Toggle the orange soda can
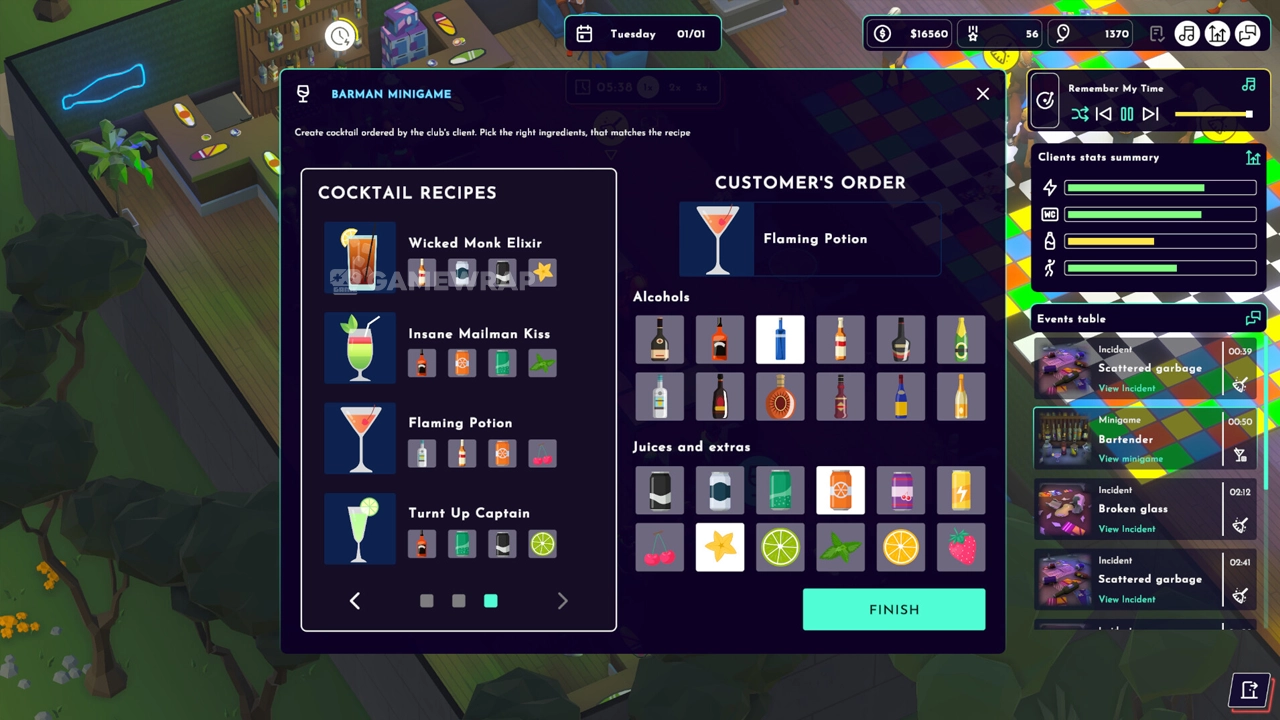 tap(840, 491)
